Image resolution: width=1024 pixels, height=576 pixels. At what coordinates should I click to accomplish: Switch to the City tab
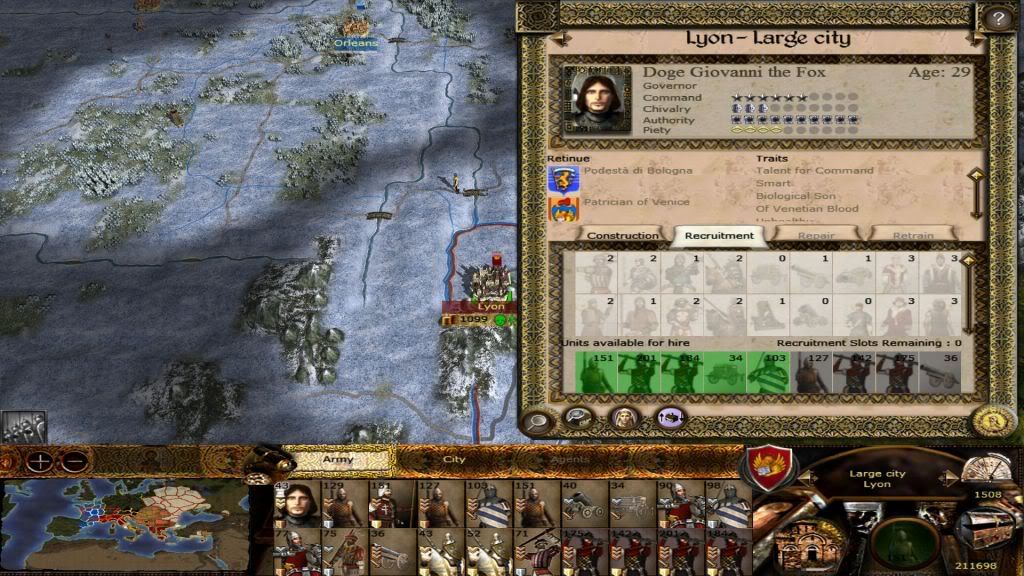tap(454, 459)
